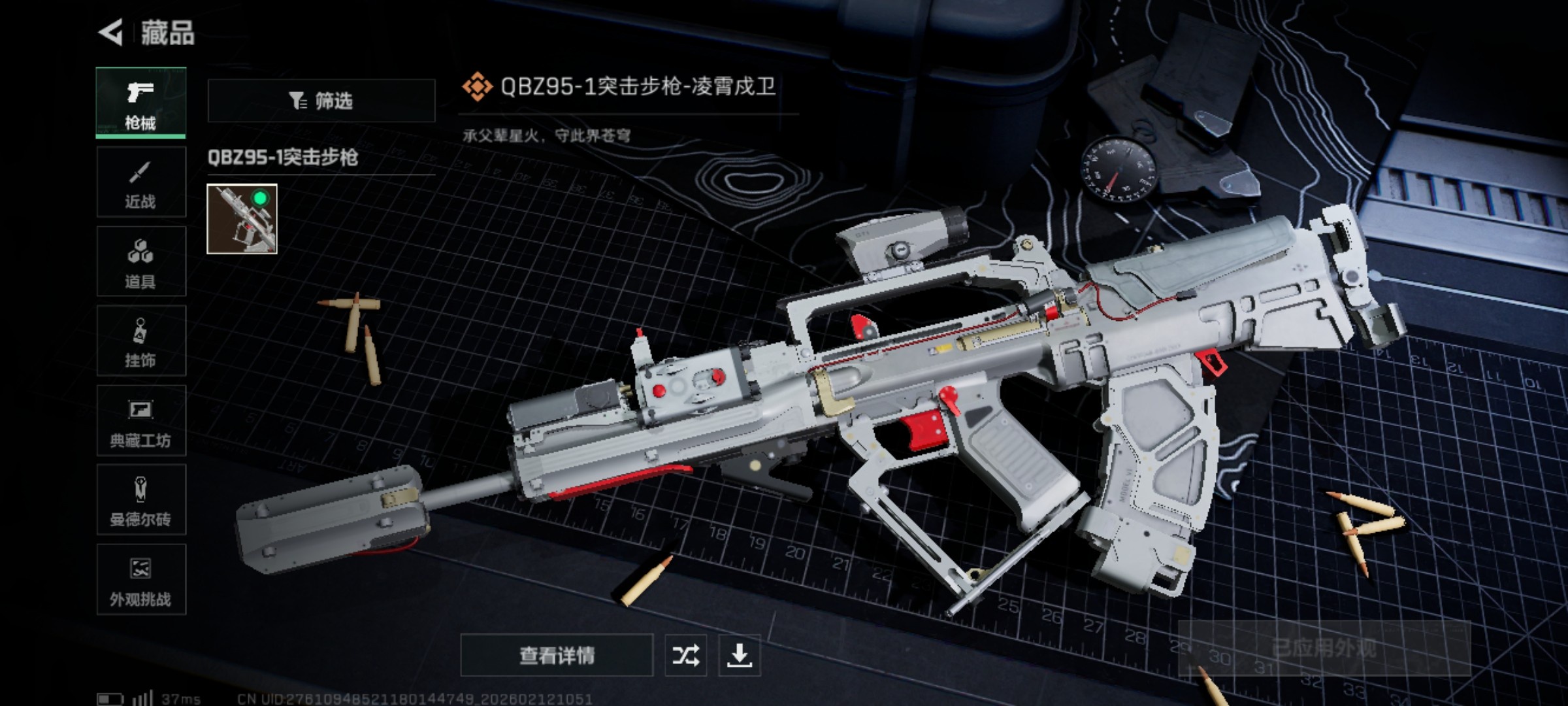Open the 筛选 filter options
The width and height of the screenshot is (1568, 706).
[323, 99]
